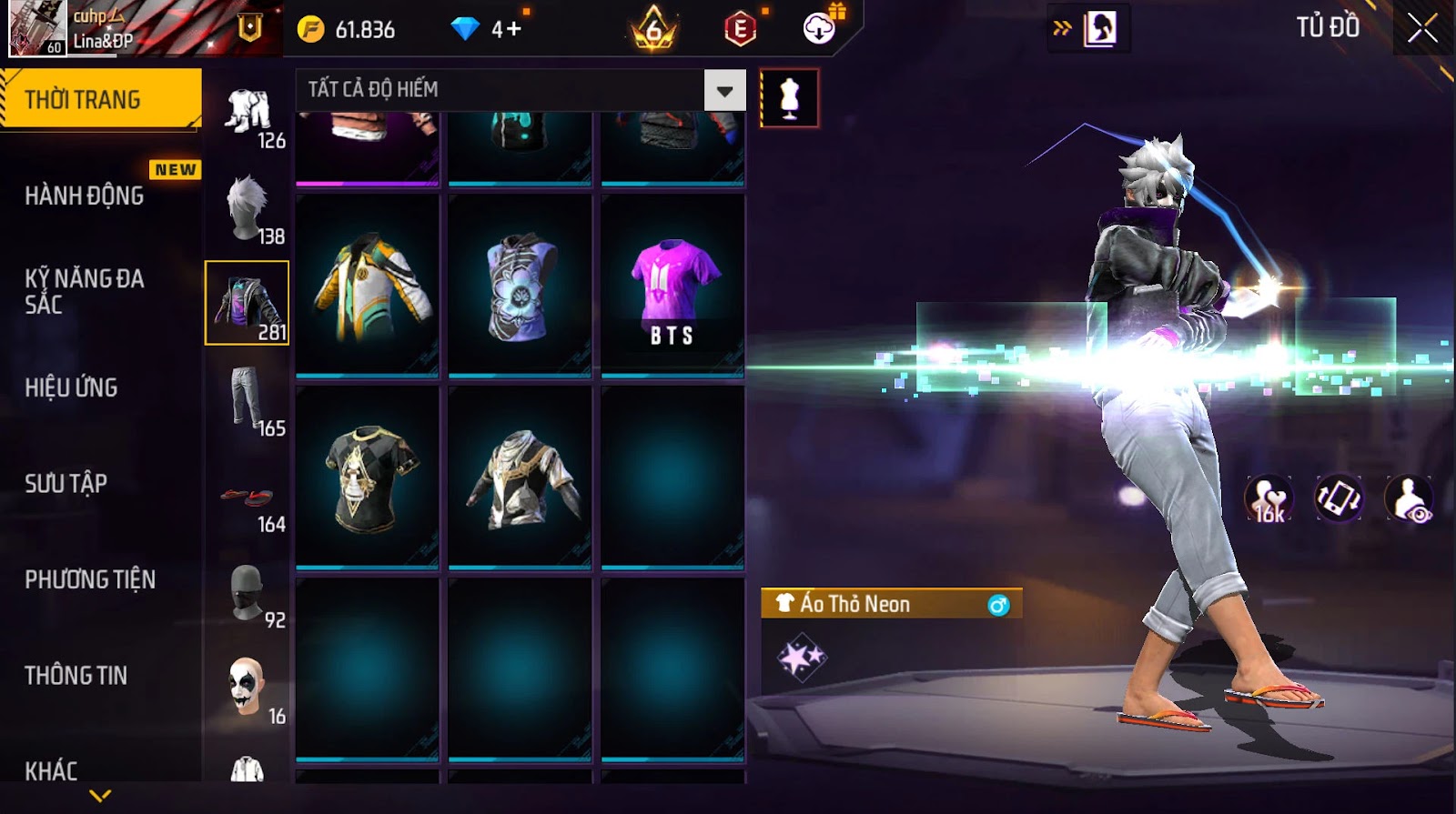Switch to the pants category icon

(248, 400)
